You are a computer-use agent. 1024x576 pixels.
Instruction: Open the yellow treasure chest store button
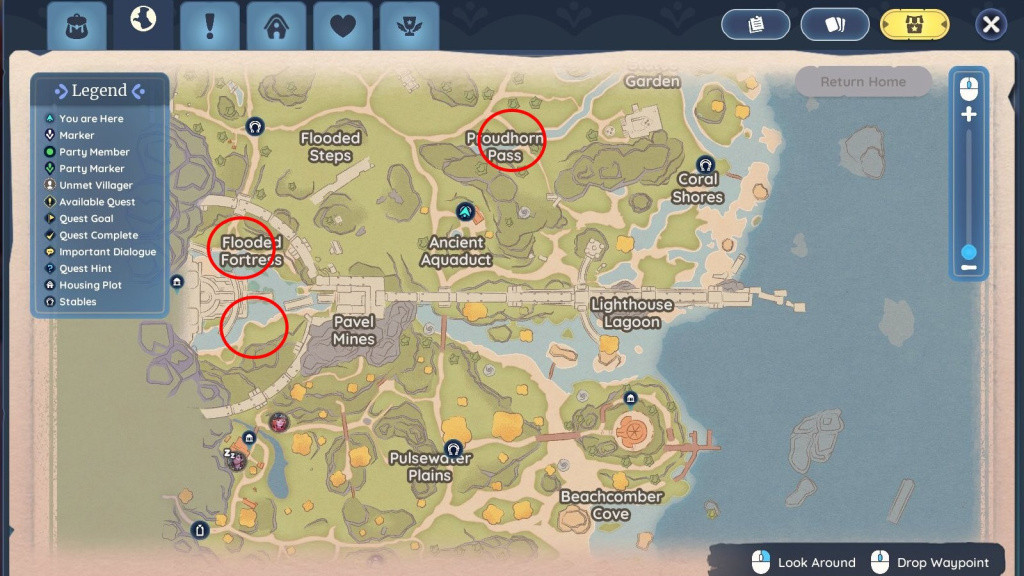click(x=914, y=25)
